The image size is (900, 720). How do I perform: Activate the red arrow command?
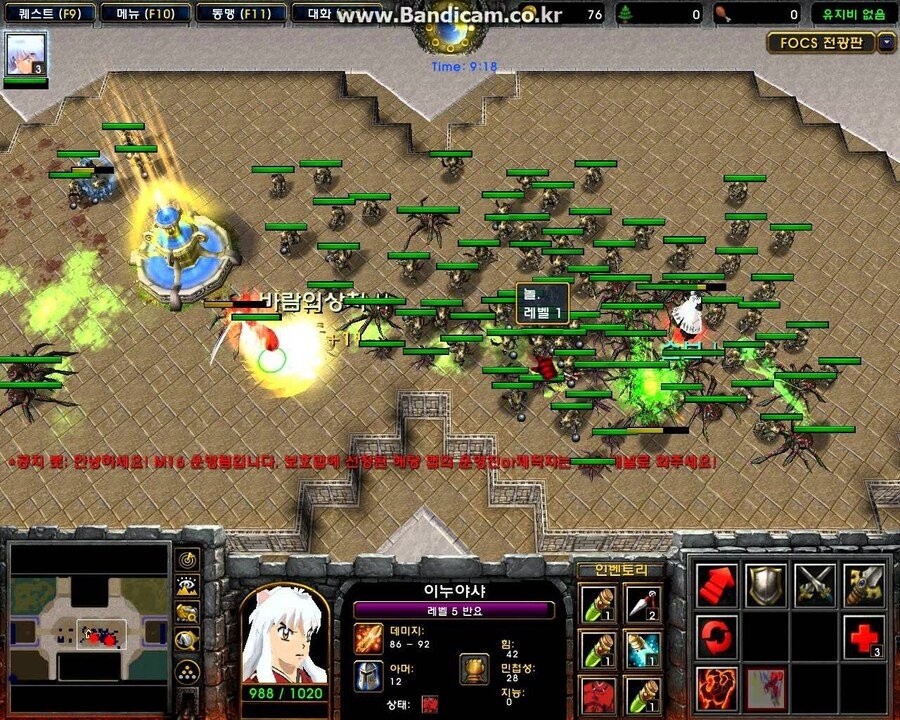(x=716, y=586)
